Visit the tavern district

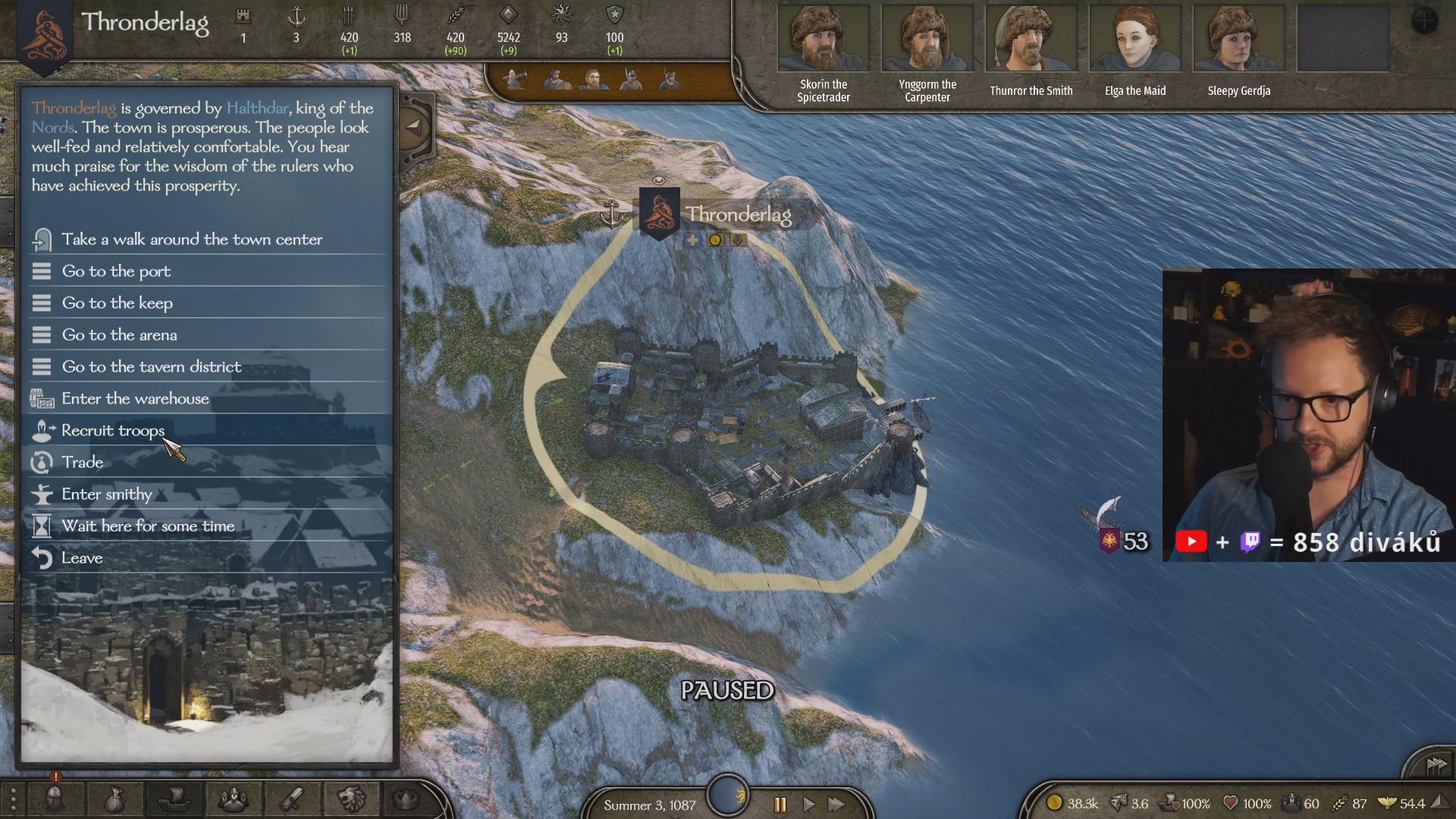pyautogui.click(x=152, y=367)
